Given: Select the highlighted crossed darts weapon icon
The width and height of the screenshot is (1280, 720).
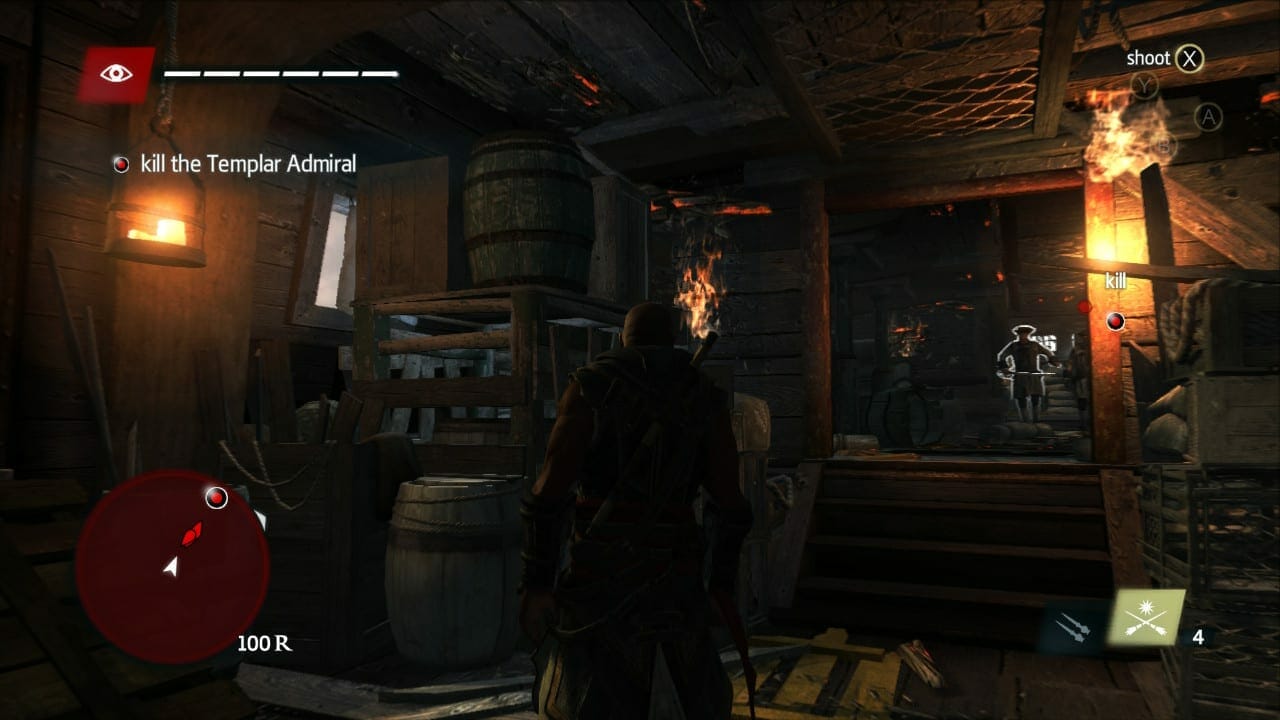Looking at the screenshot, I should pyautogui.click(x=1147, y=617).
